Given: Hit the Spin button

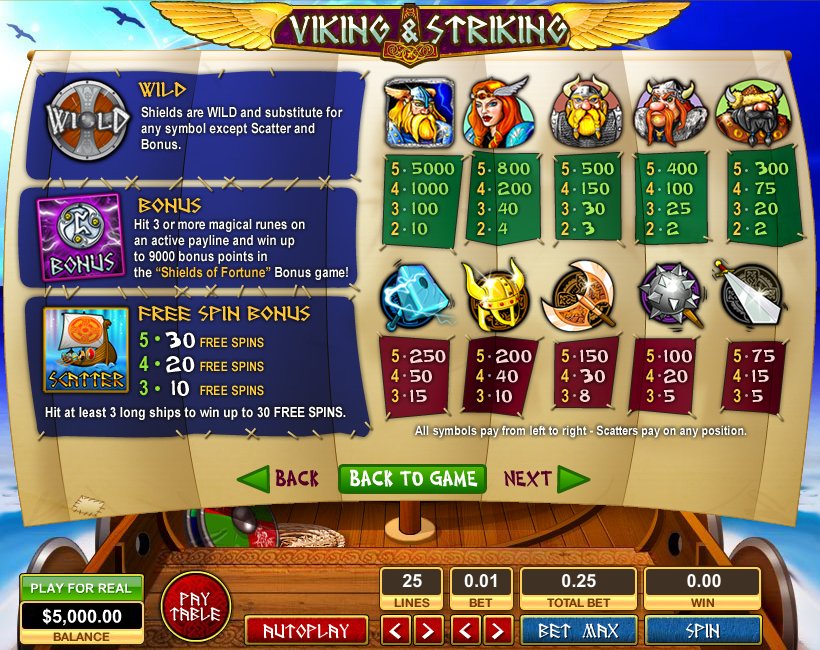Looking at the screenshot, I should click(703, 630).
